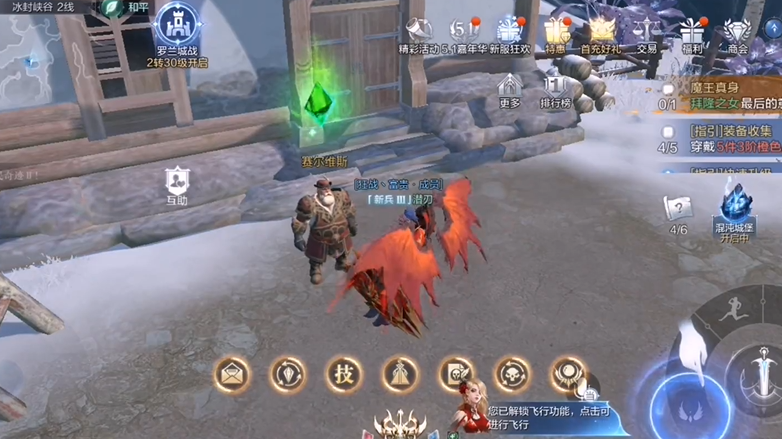The width and height of the screenshot is (782, 439).
Task: Open the 新服狂欢 gift icon
Action: point(510,32)
